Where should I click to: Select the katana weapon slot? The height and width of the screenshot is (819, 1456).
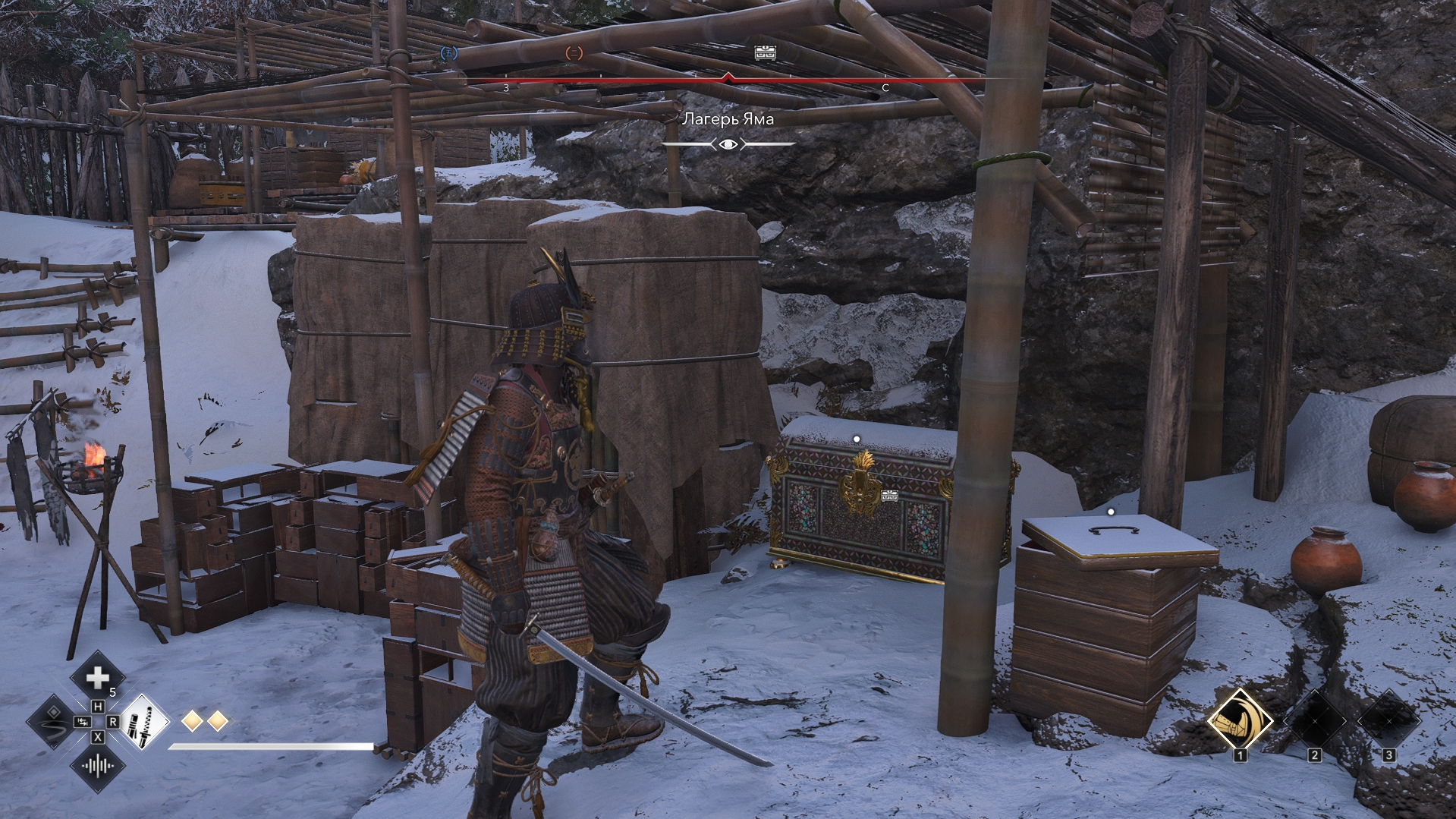pyautogui.click(x=143, y=721)
